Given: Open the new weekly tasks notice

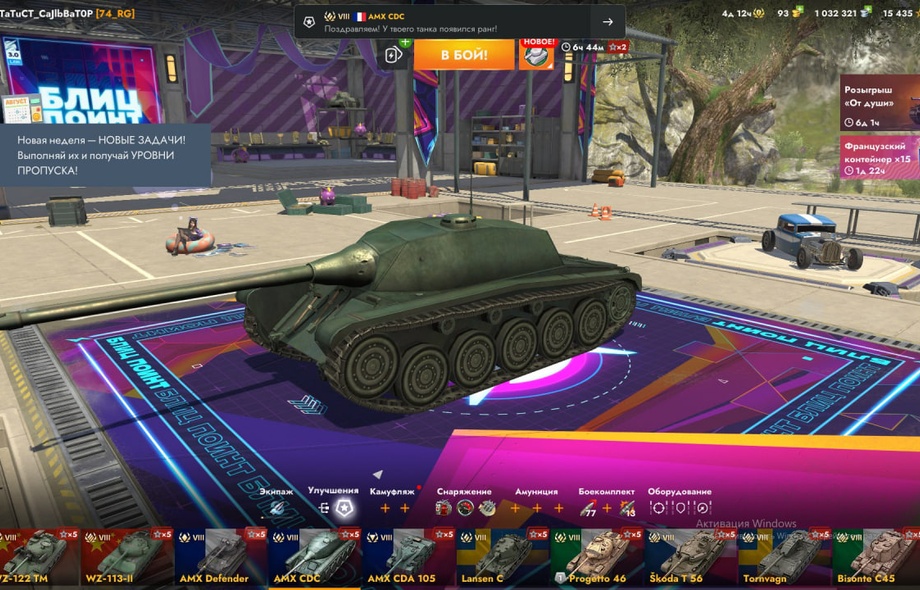Looking at the screenshot, I should pyautogui.click(x=105, y=155).
